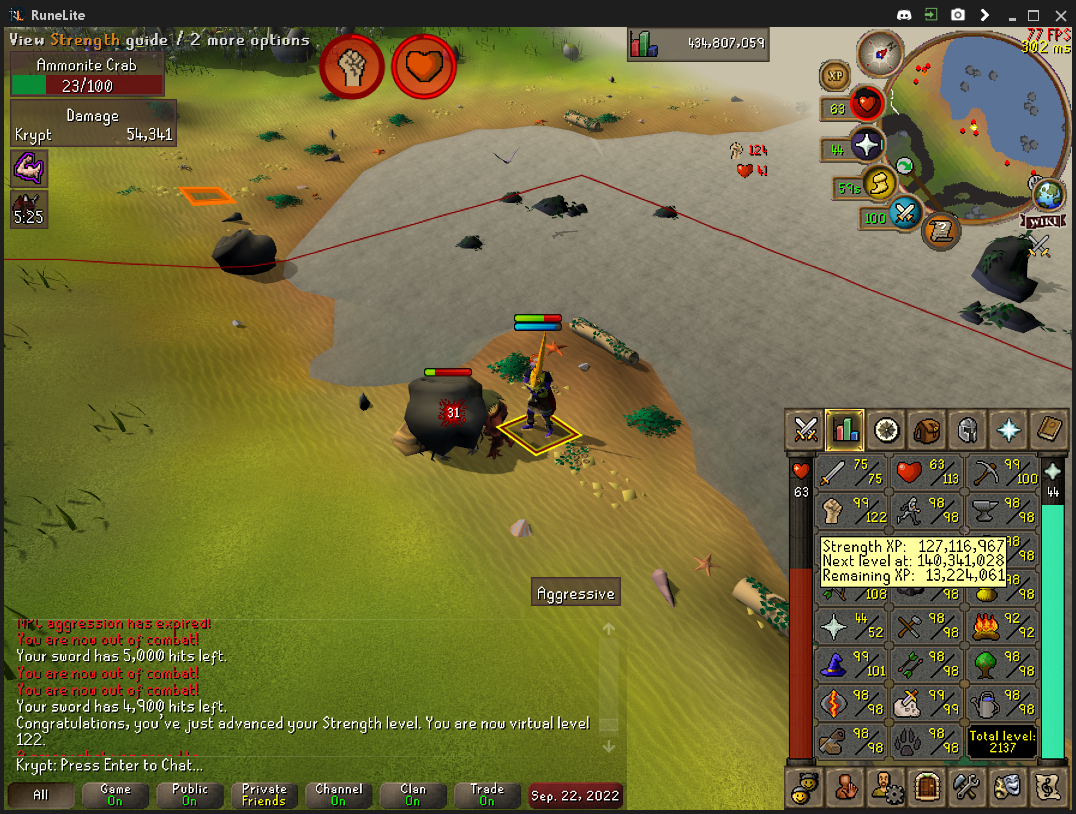Screen dimensions: 1076x814
Task: Show the Prayer tab
Action: click(1008, 430)
